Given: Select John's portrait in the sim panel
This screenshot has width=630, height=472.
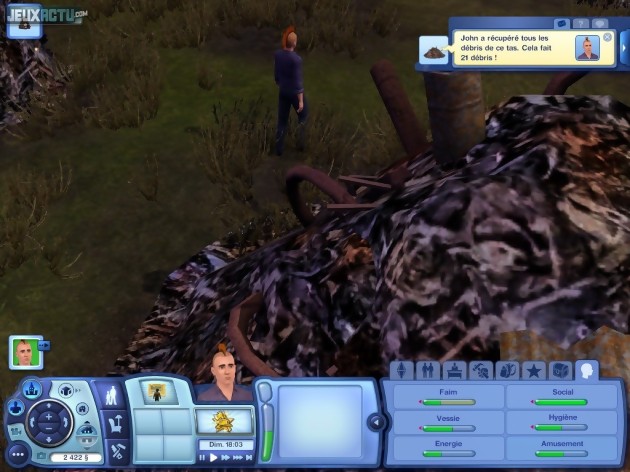Looking at the screenshot, I should point(26,351).
